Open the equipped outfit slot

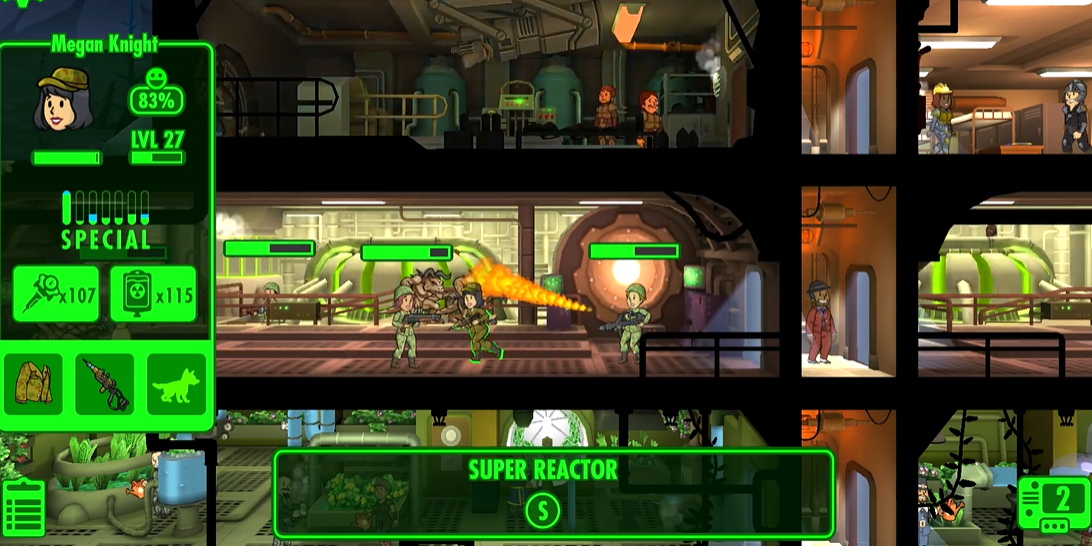click(33, 384)
